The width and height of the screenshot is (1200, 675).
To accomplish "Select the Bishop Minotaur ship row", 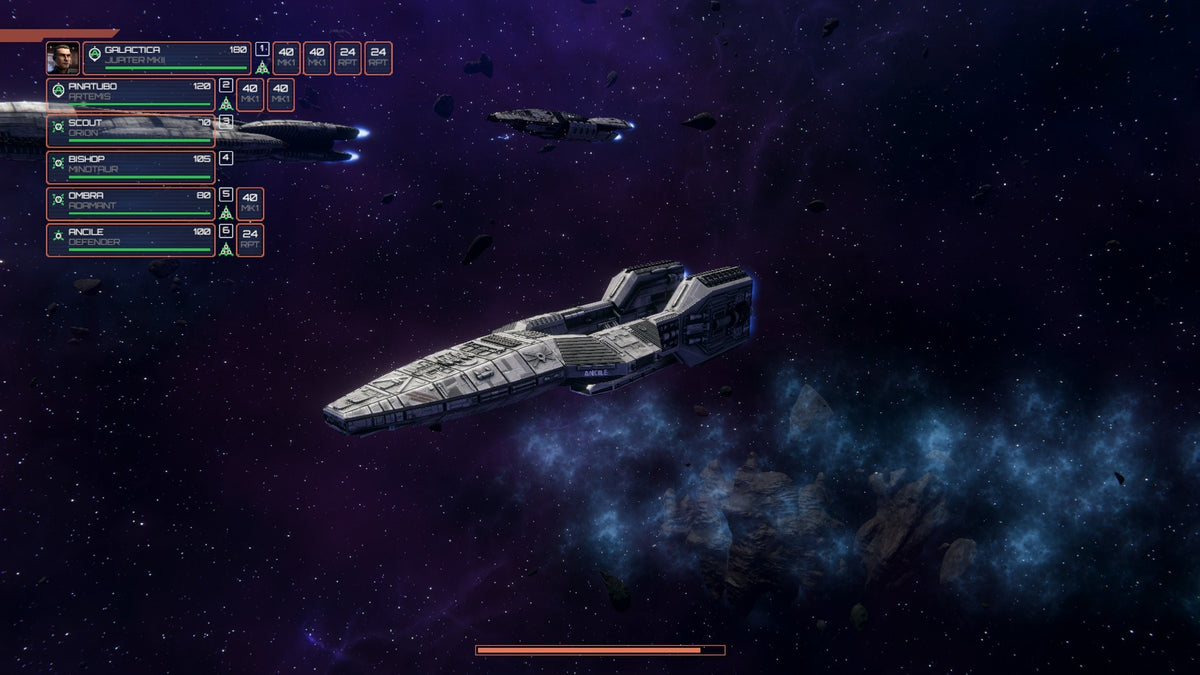I will (130, 167).
